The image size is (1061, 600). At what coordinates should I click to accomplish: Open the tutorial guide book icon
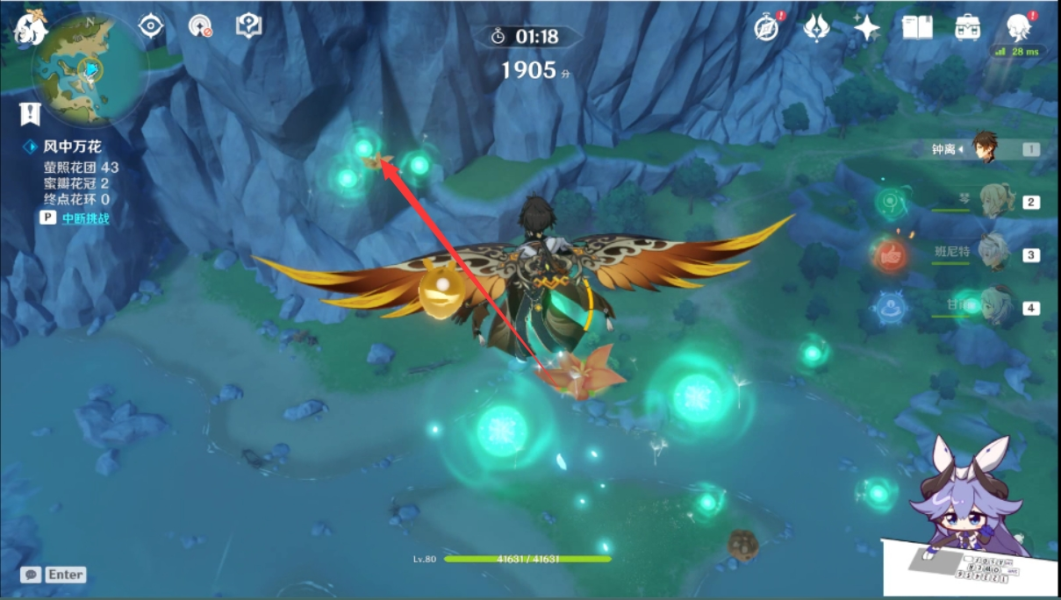click(249, 25)
